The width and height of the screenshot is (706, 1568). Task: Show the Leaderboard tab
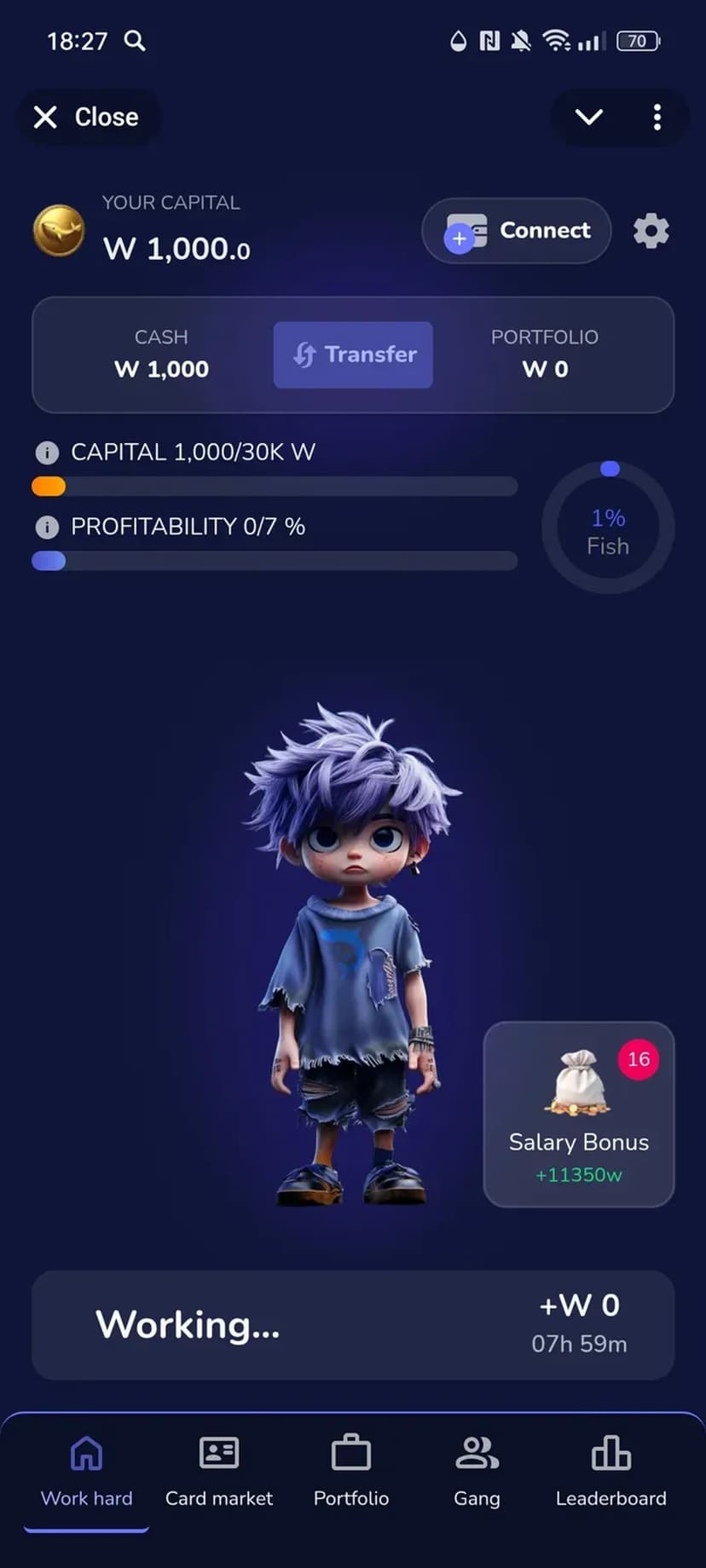click(x=611, y=1471)
